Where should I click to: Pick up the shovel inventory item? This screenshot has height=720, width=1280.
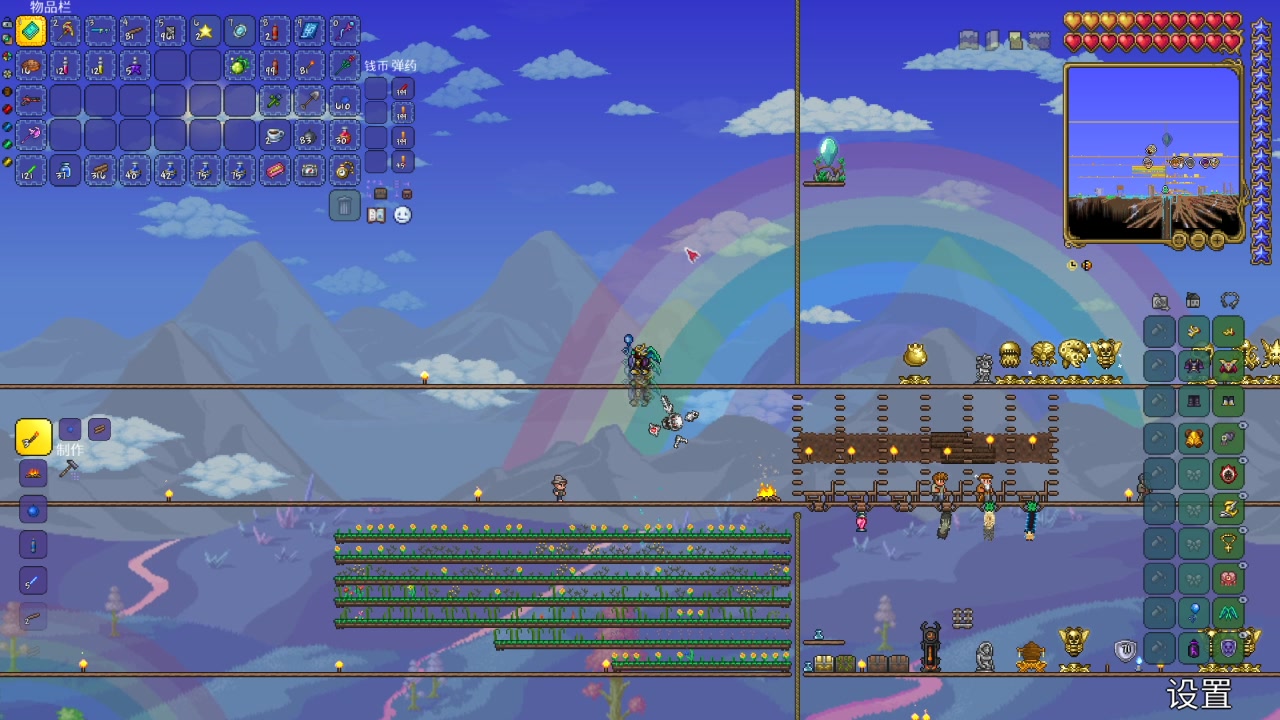[309, 101]
